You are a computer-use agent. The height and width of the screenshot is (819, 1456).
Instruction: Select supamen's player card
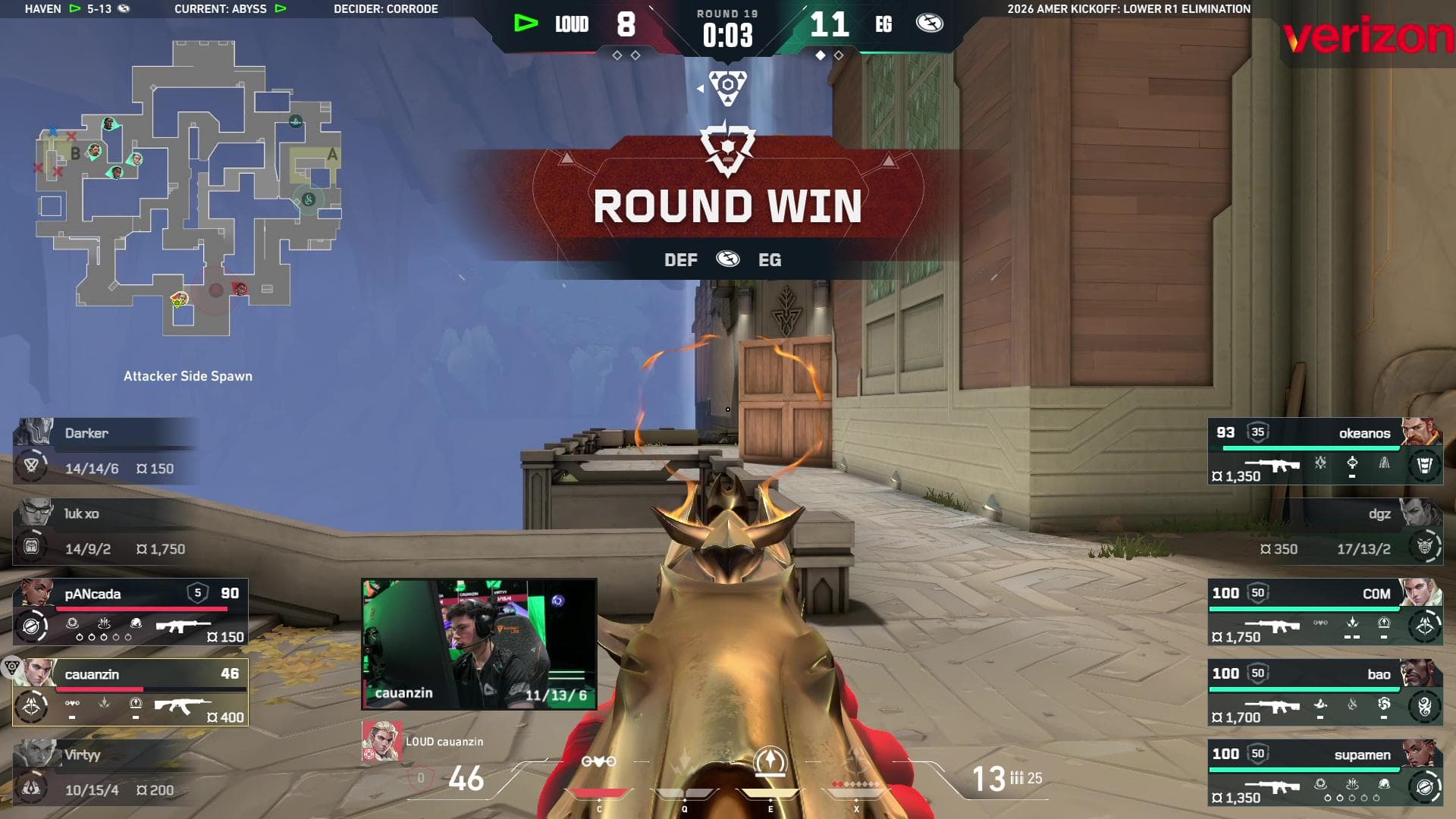pyautogui.click(x=1324, y=773)
